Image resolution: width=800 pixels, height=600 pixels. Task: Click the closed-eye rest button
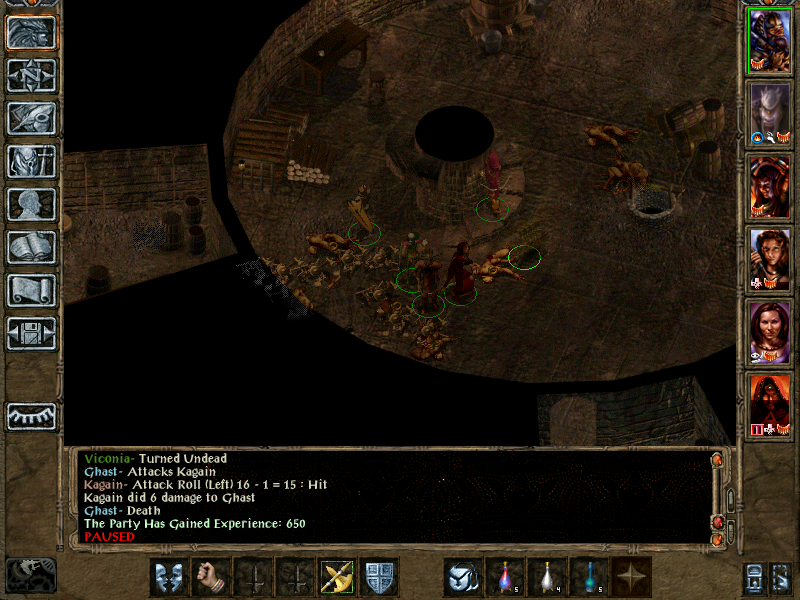pyautogui.click(x=31, y=416)
